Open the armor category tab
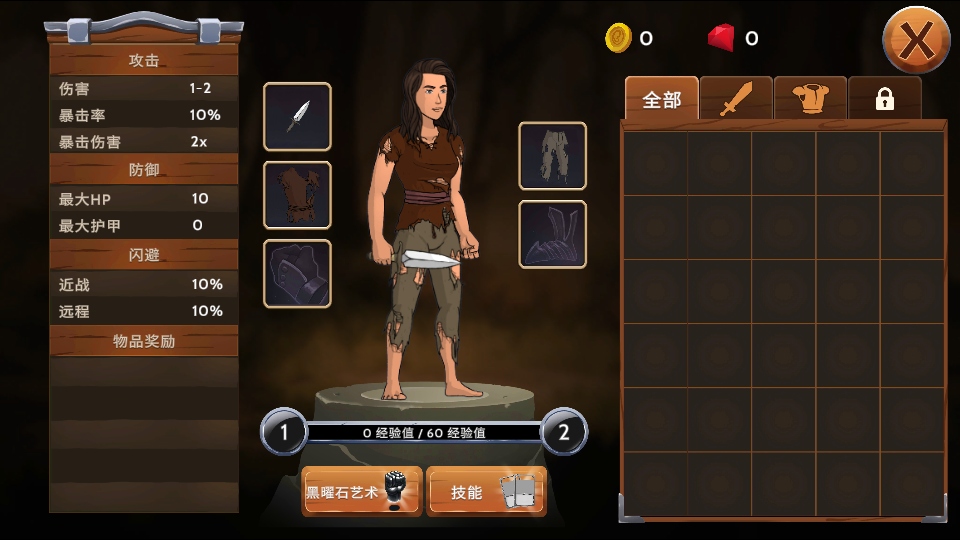The width and height of the screenshot is (960, 540). pos(810,99)
